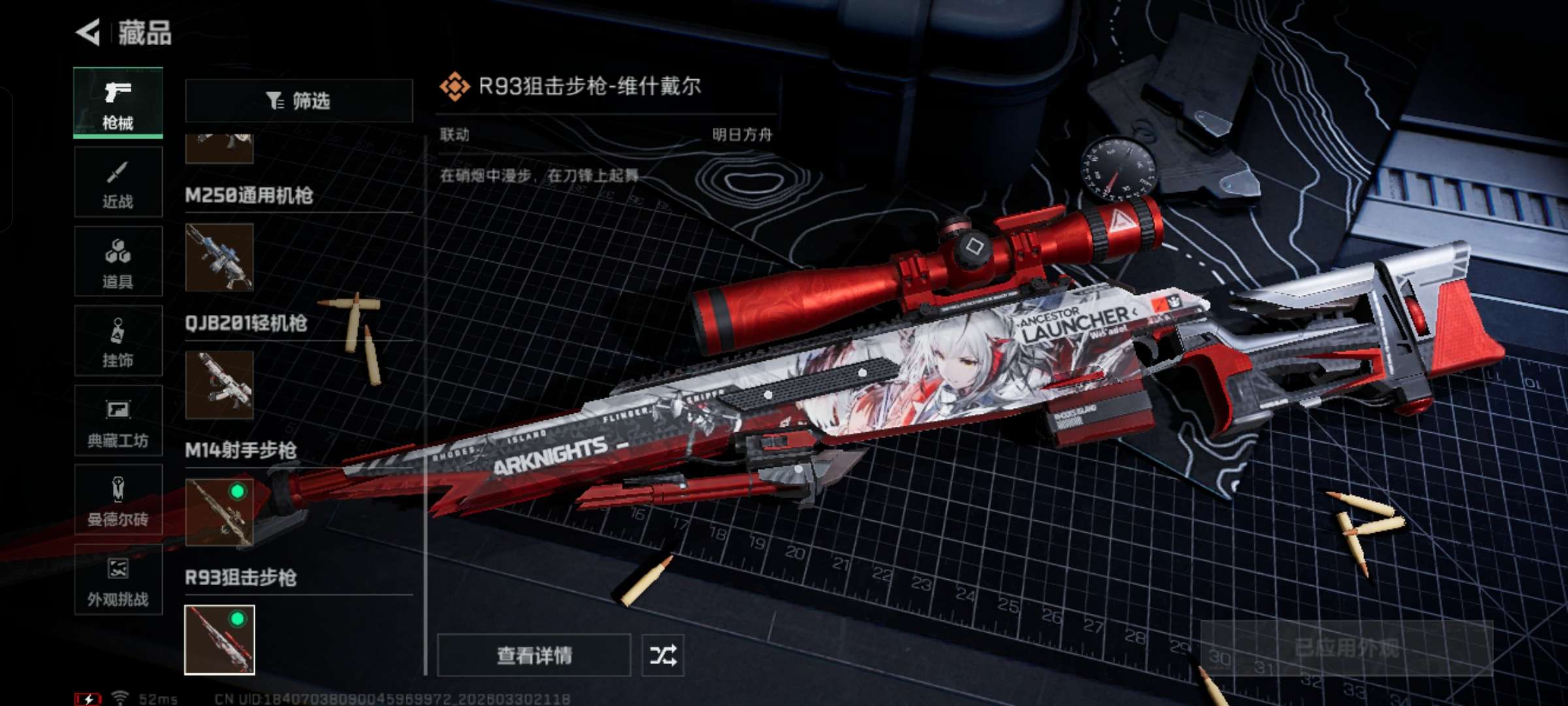Select the R93狙击步枪 skin thumbnail
The height and width of the screenshot is (706, 1568).
coord(220,640)
